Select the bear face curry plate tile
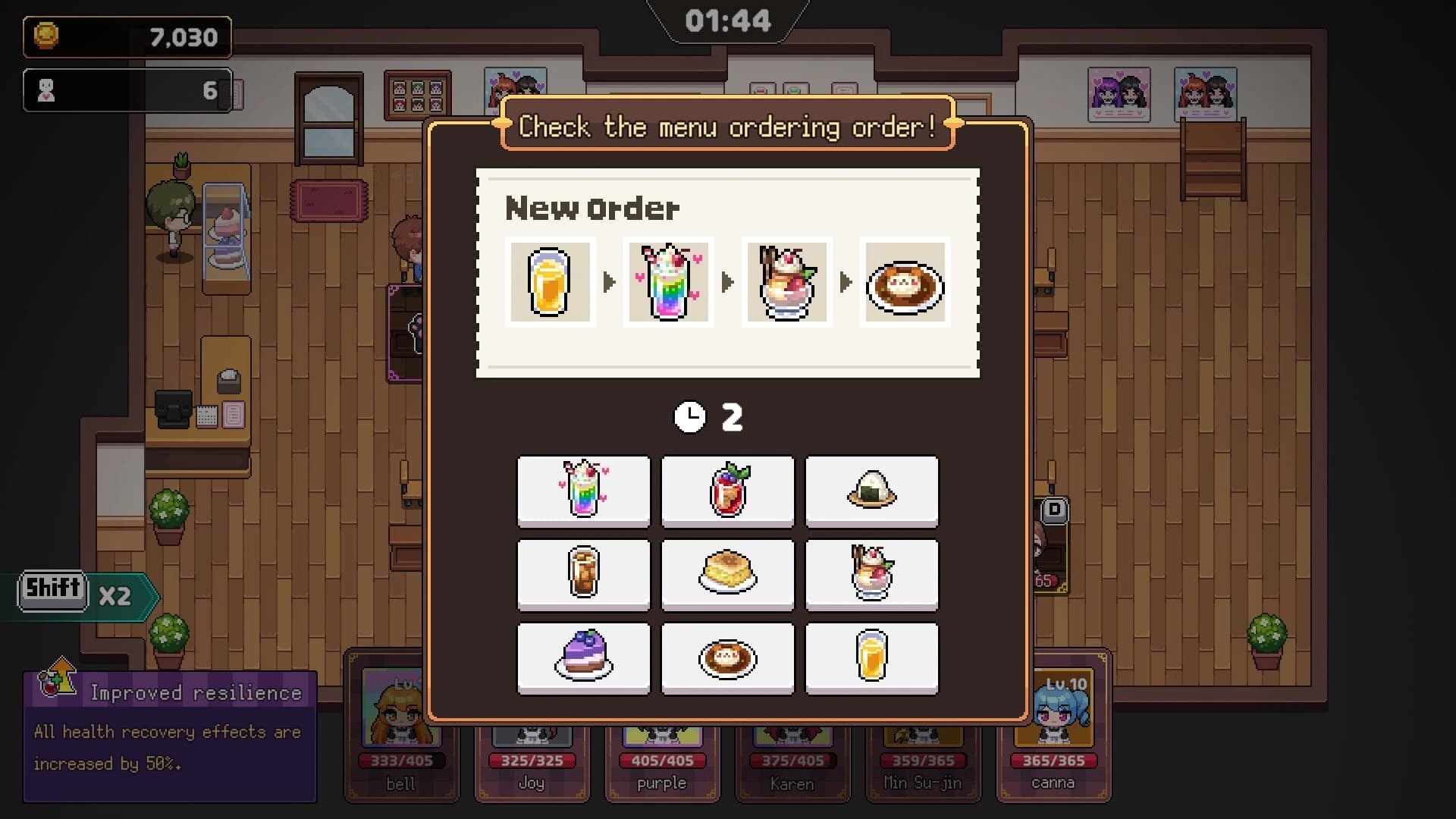The image size is (1456, 819). click(x=727, y=658)
